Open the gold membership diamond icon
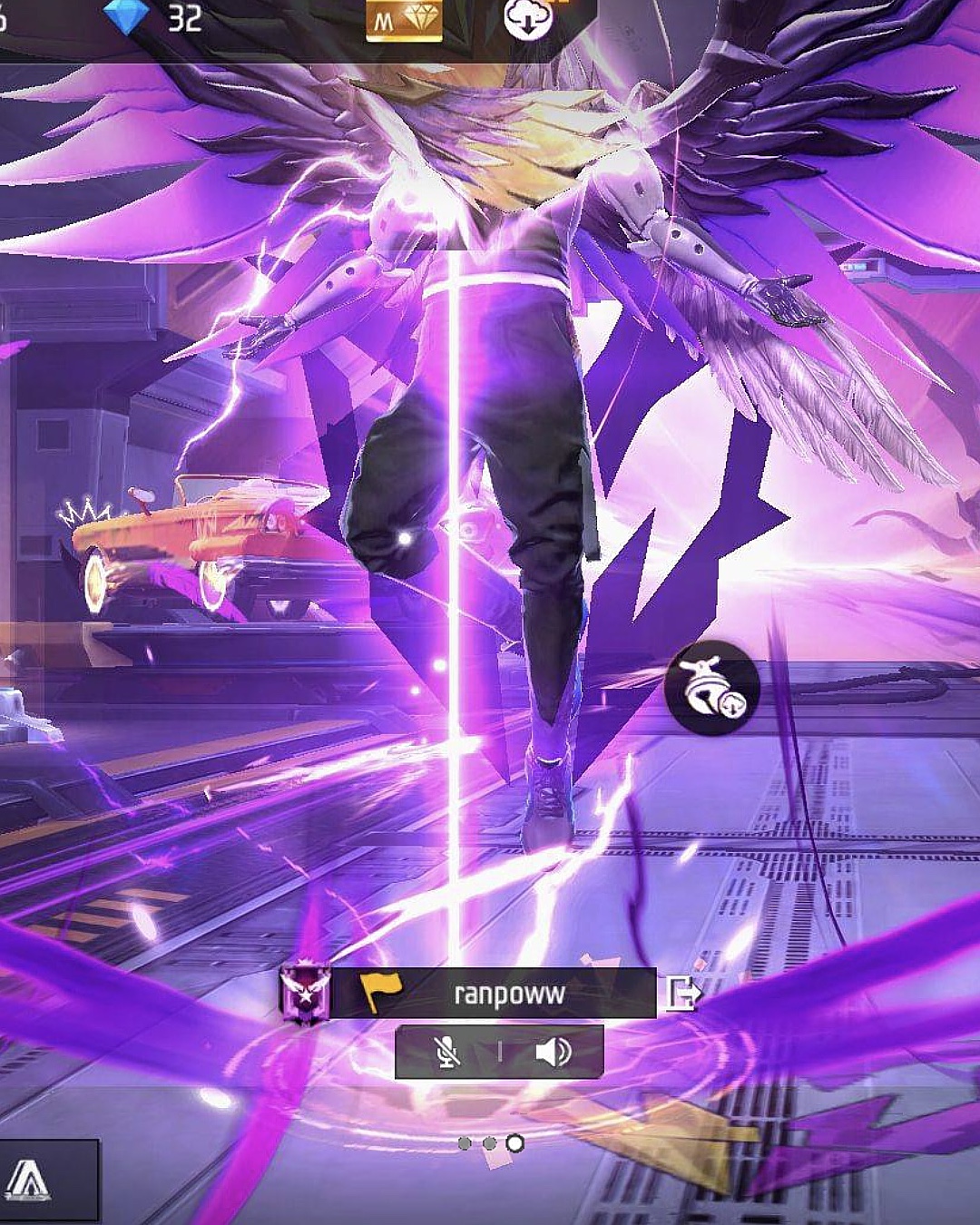The image size is (980, 1225). [404, 20]
